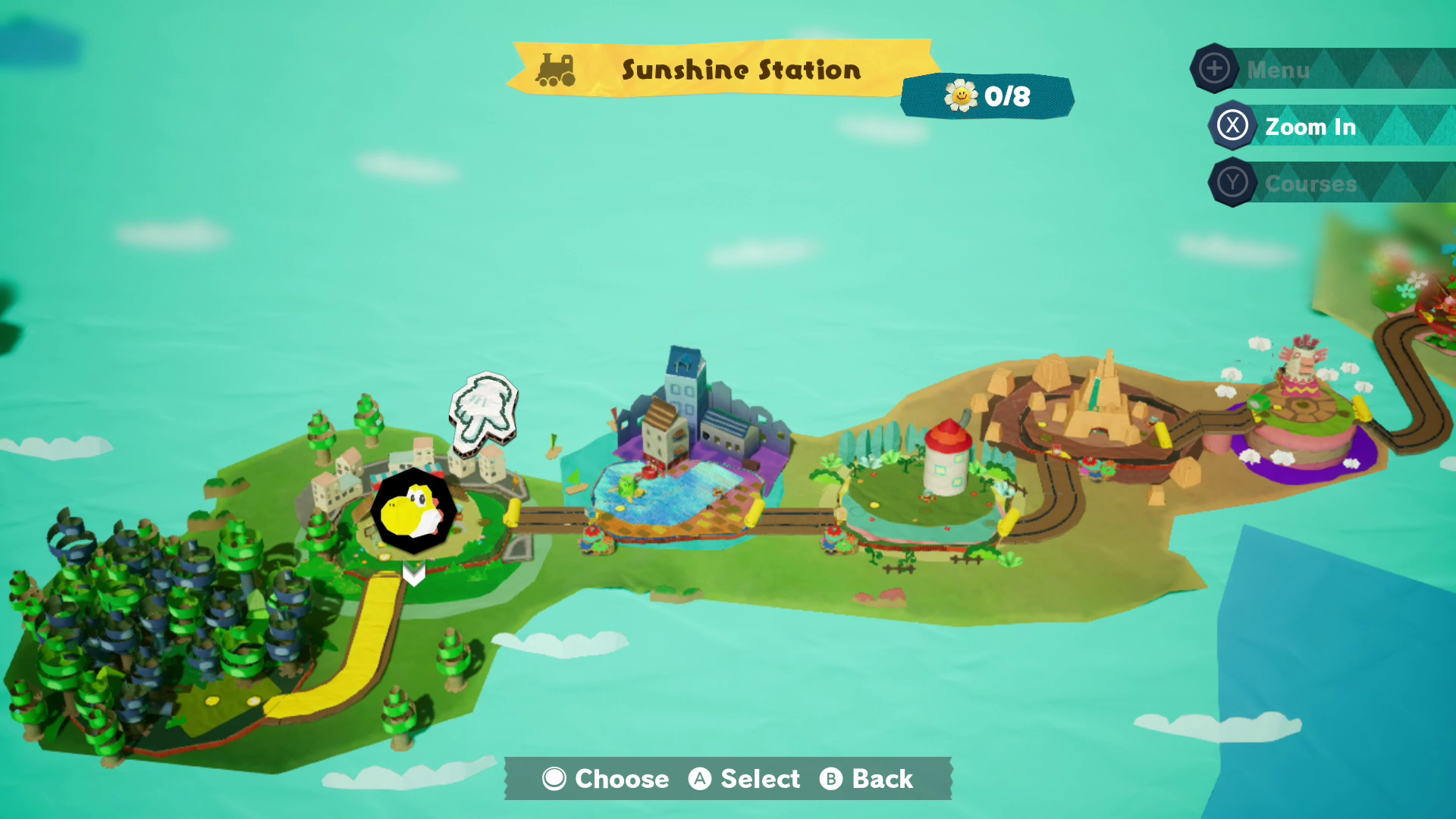Open the Menu option

click(x=1277, y=70)
